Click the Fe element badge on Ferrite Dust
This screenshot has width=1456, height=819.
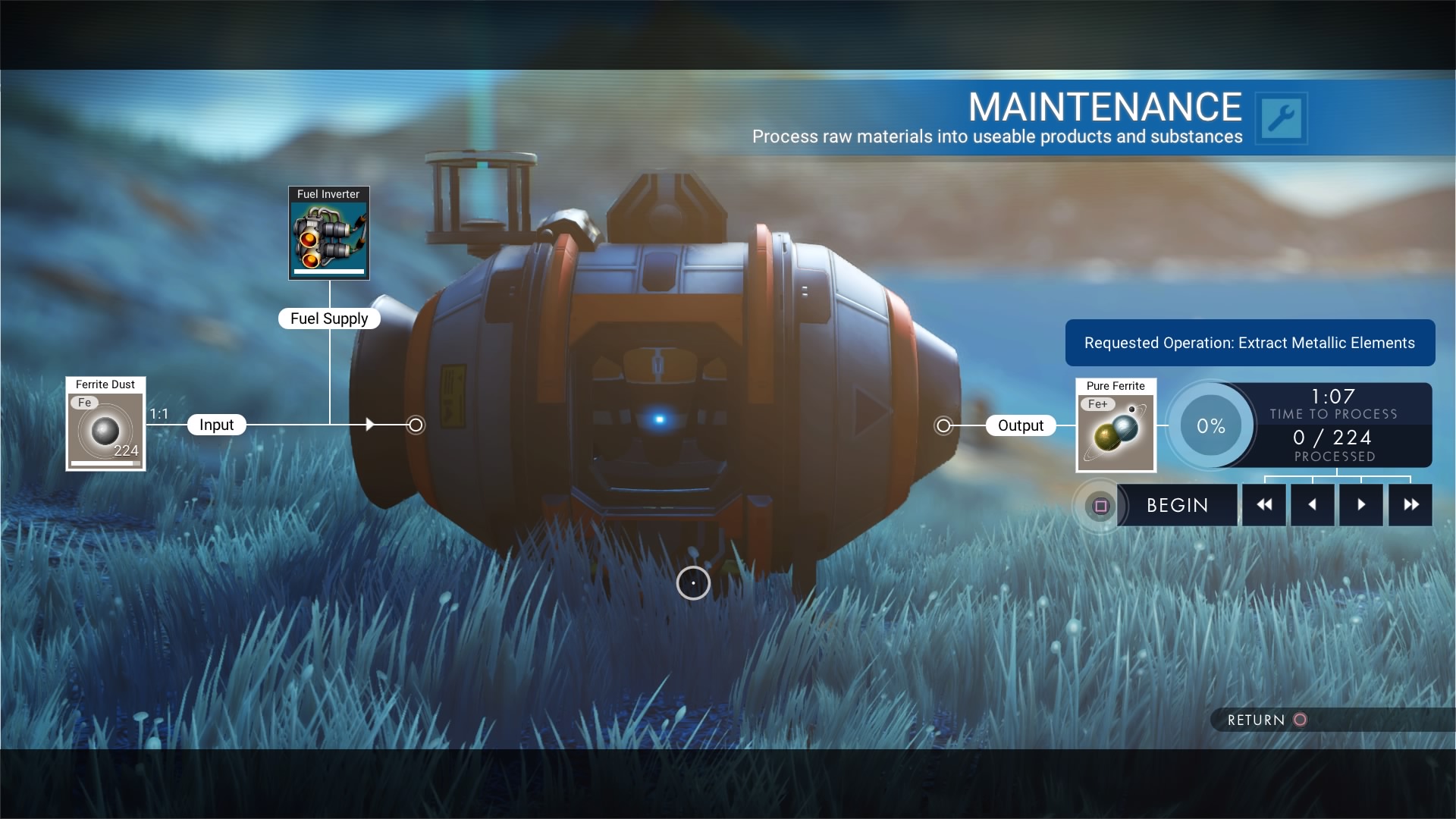coord(85,403)
